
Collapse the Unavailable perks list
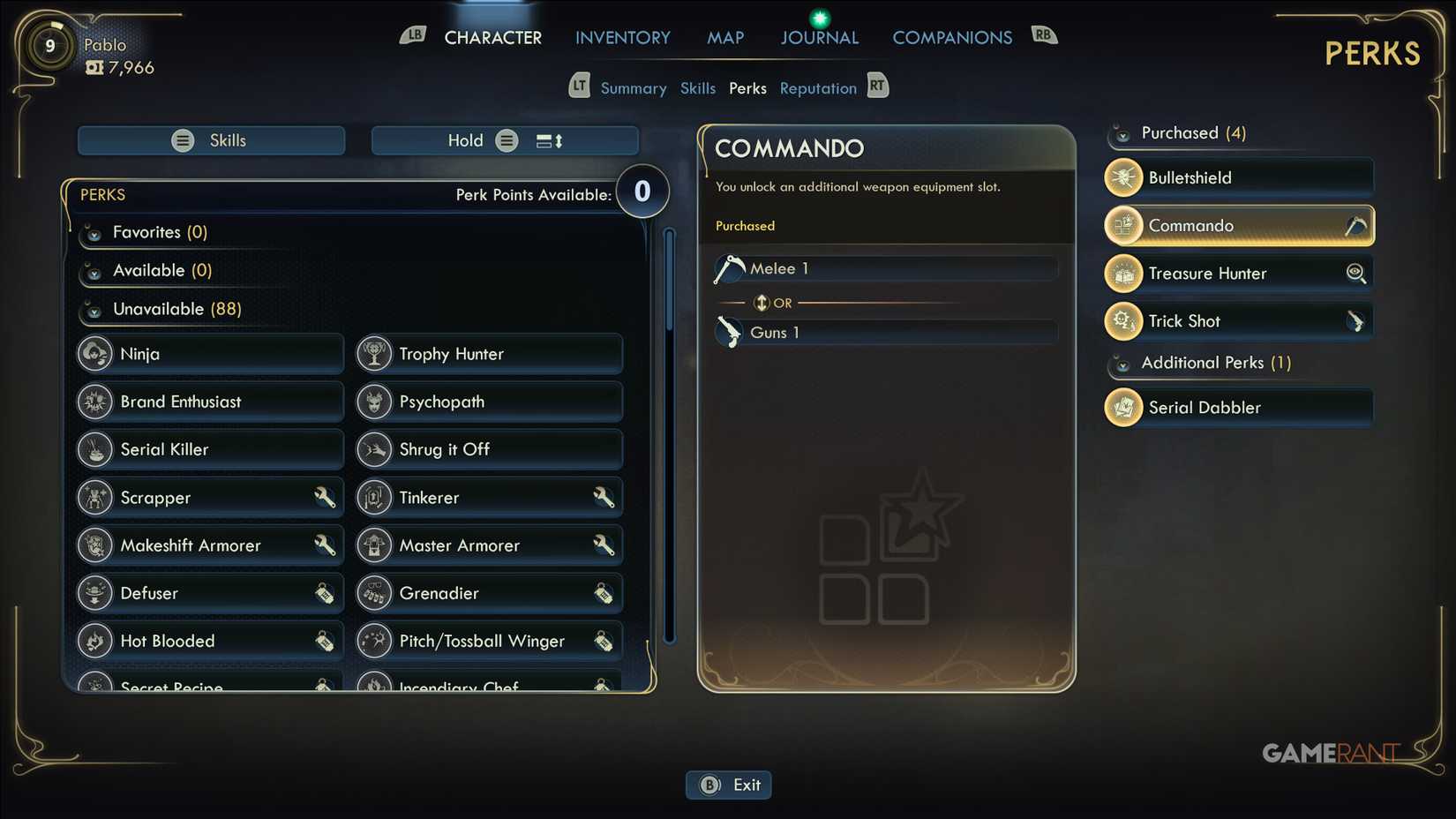pos(94,309)
